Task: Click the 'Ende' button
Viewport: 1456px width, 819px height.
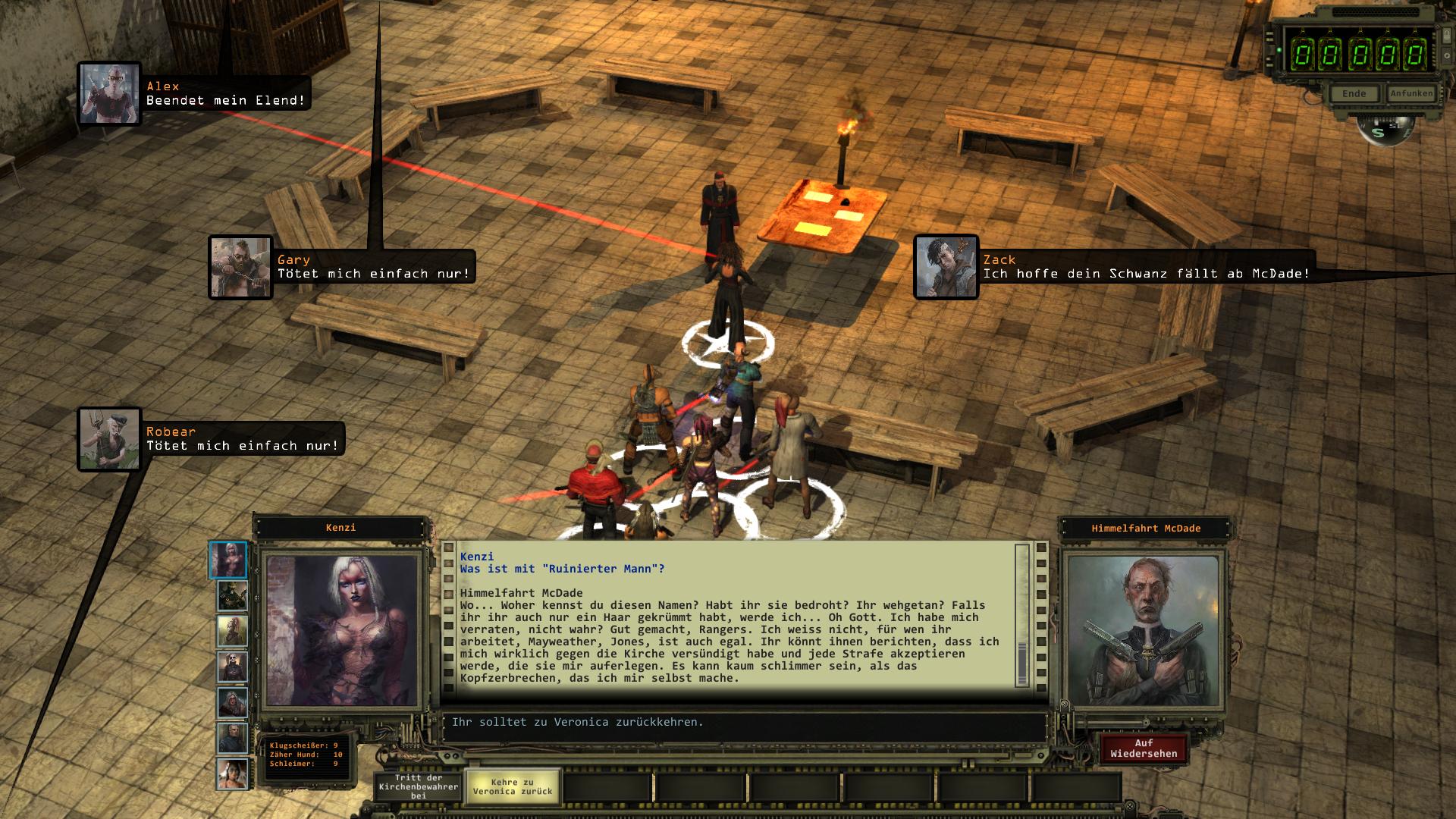Action: coord(1354,94)
